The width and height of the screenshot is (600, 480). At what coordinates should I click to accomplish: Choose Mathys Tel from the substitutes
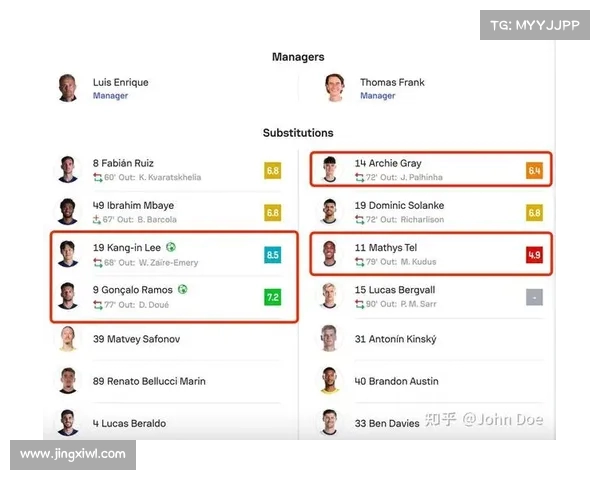[385, 247]
